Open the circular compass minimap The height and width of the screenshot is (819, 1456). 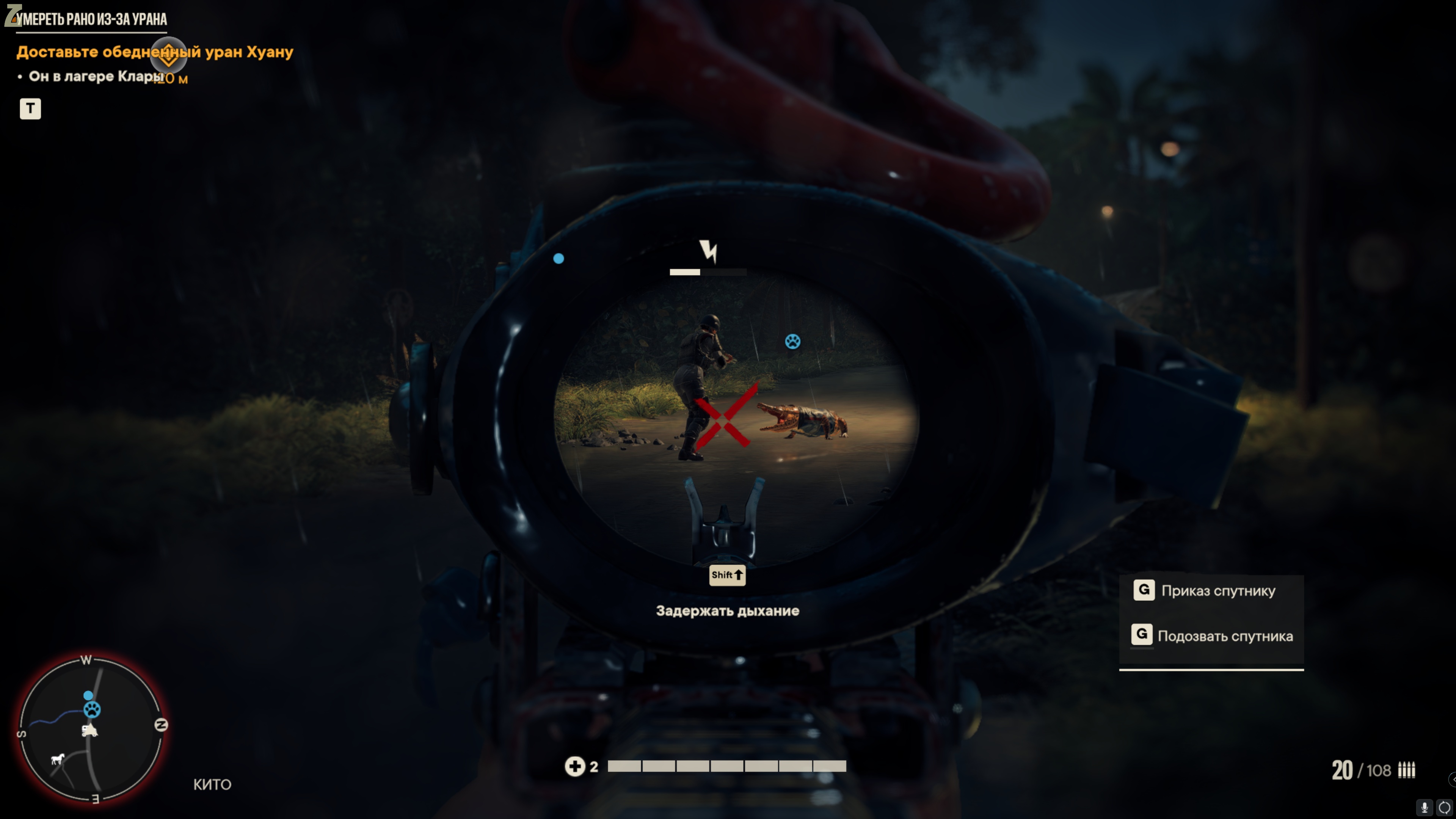(x=92, y=728)
